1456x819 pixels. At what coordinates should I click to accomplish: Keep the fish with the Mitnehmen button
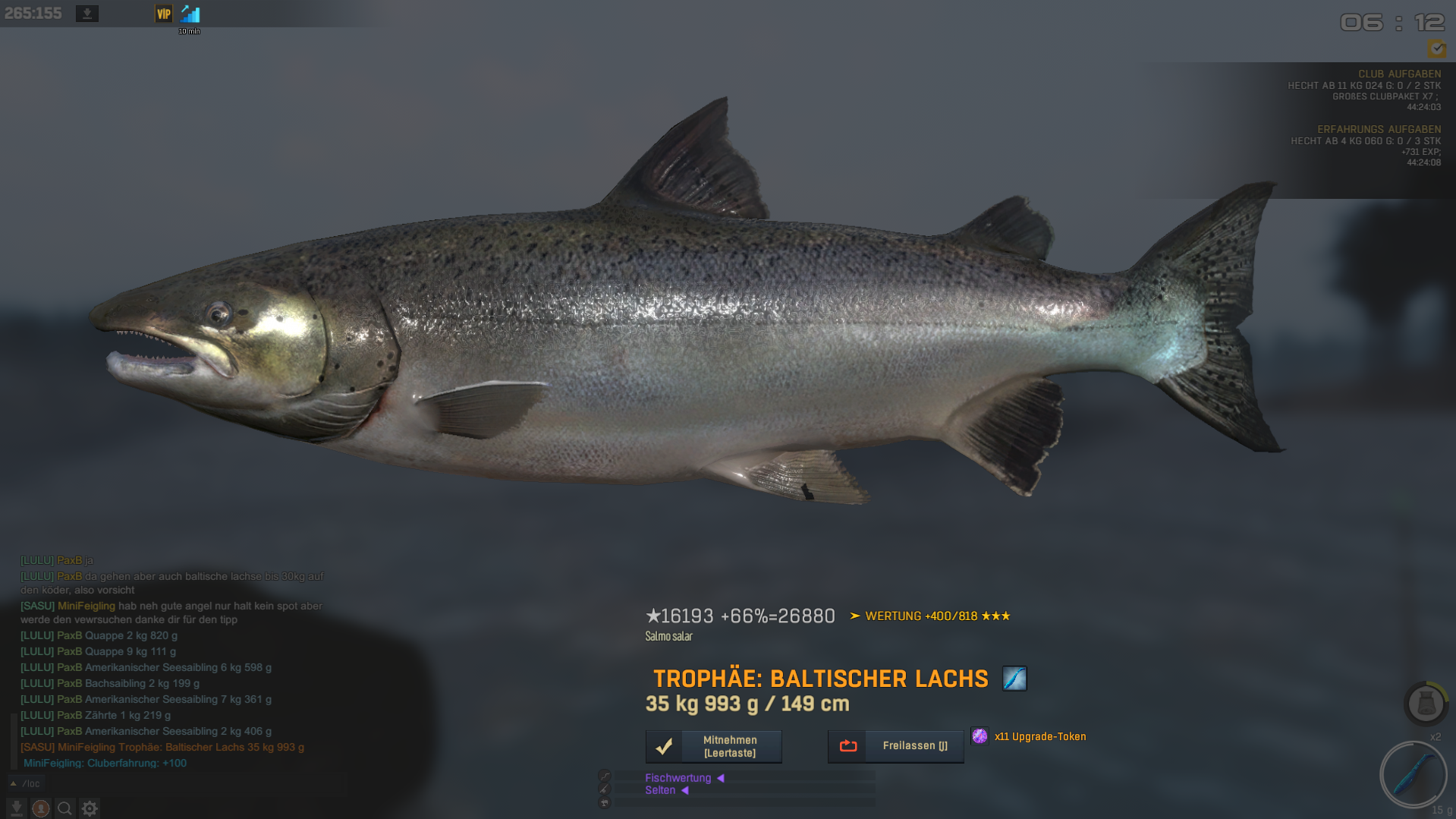pyautogui.click(x=713, y=746)
